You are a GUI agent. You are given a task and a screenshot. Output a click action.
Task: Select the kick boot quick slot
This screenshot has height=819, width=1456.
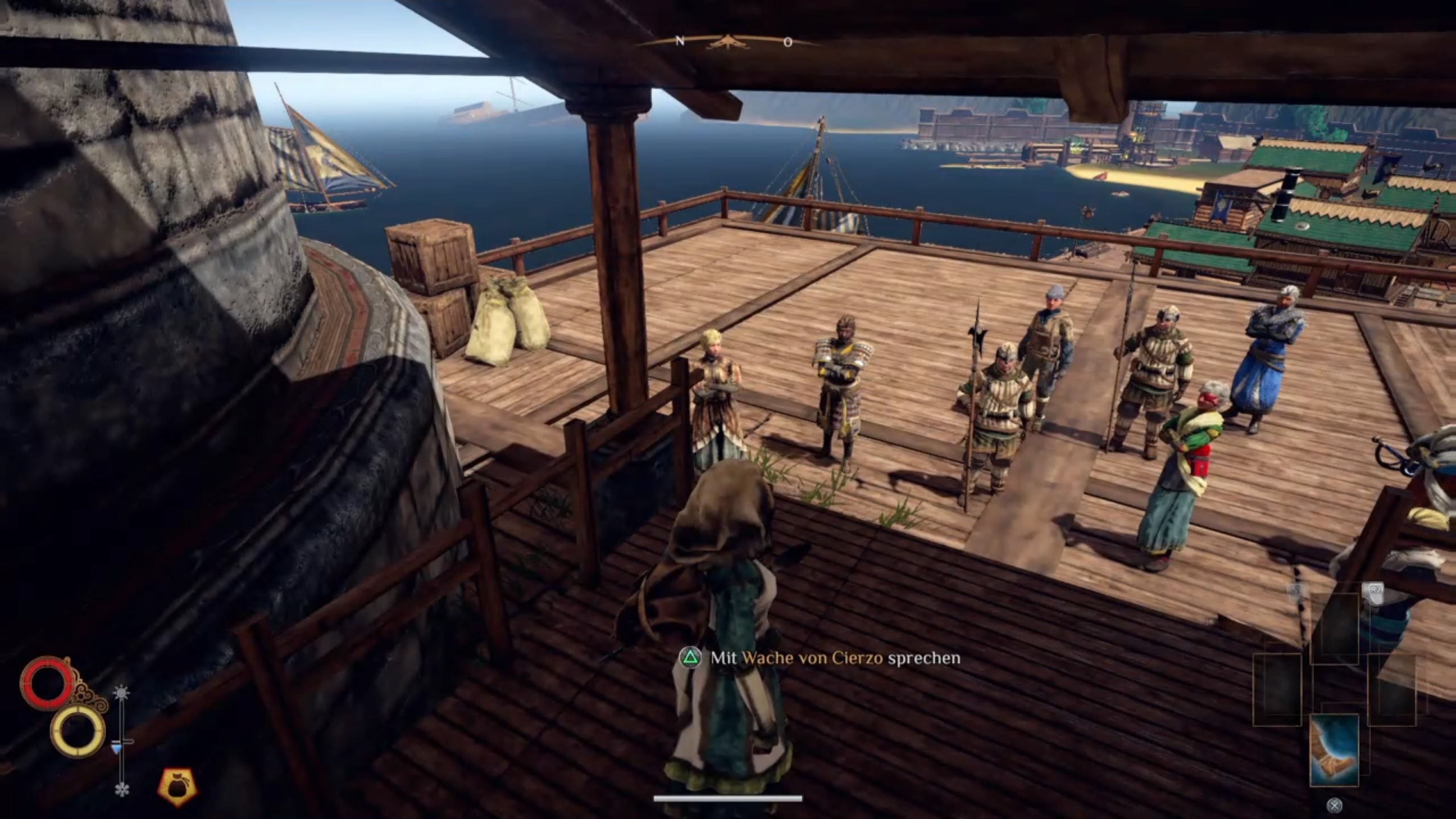tap(1334, 750)
